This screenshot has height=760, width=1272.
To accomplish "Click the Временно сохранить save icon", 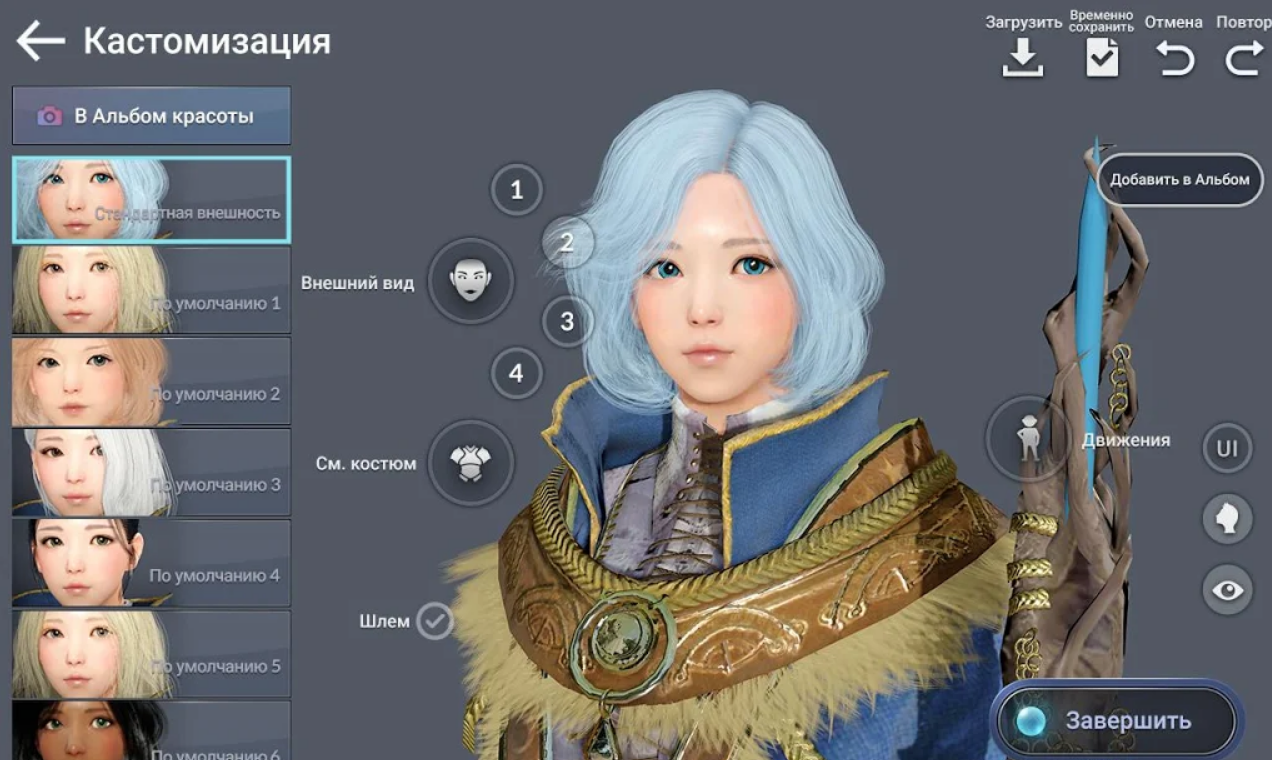I will coord(1102,58).
